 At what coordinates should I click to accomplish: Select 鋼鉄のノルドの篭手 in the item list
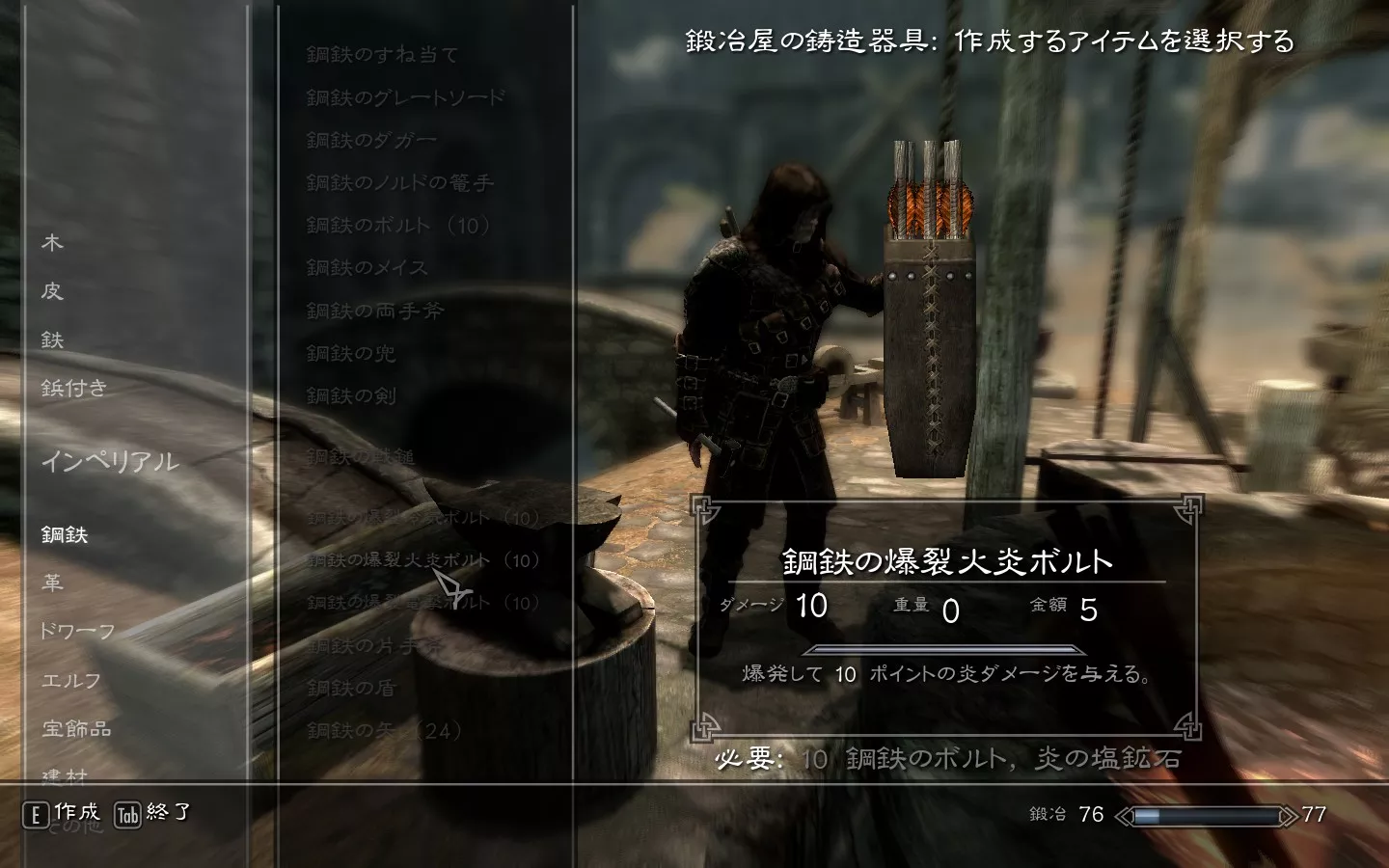[x=399, y=182]
